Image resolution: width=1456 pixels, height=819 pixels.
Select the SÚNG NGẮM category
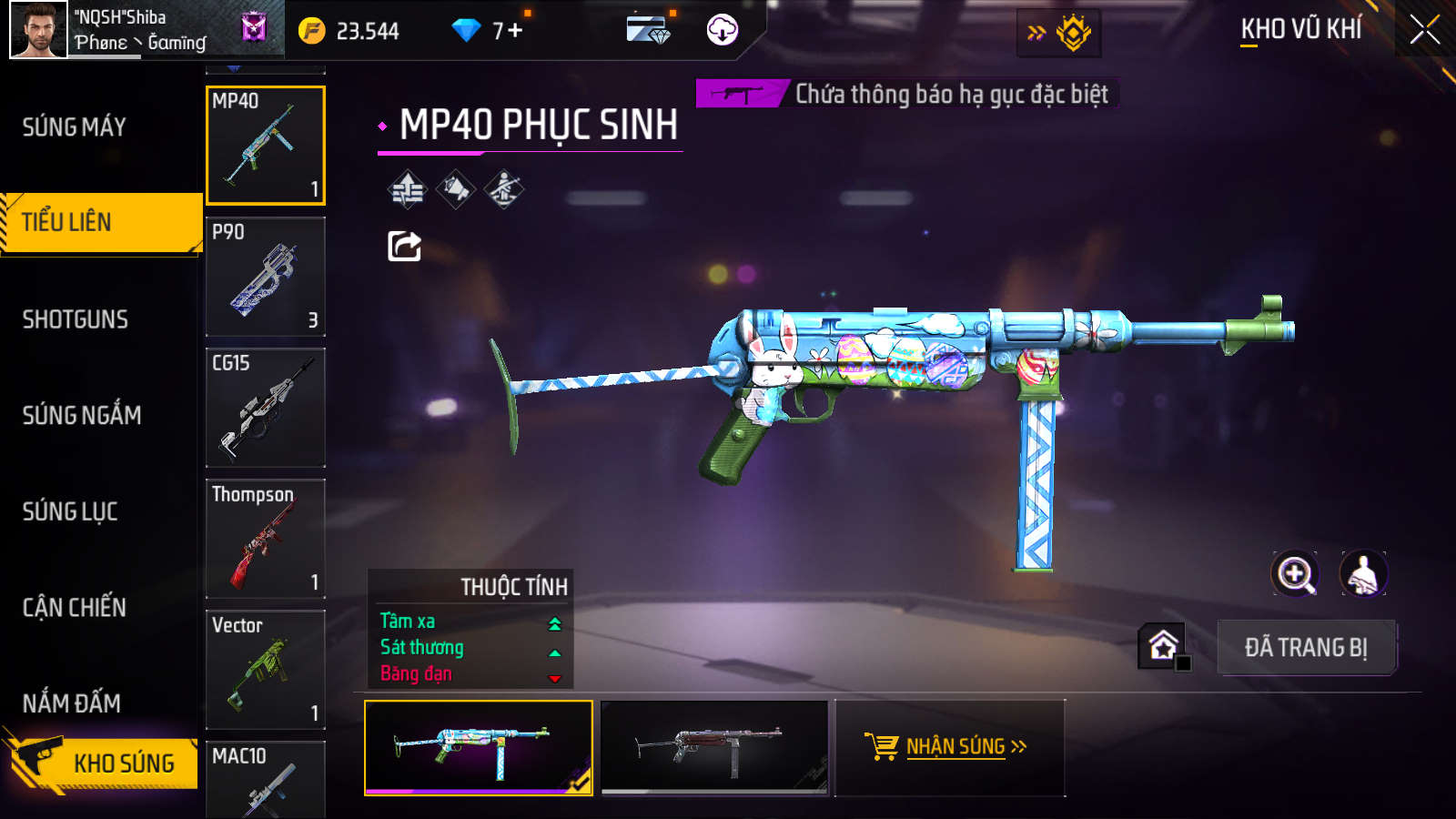(x=82, y=416)
